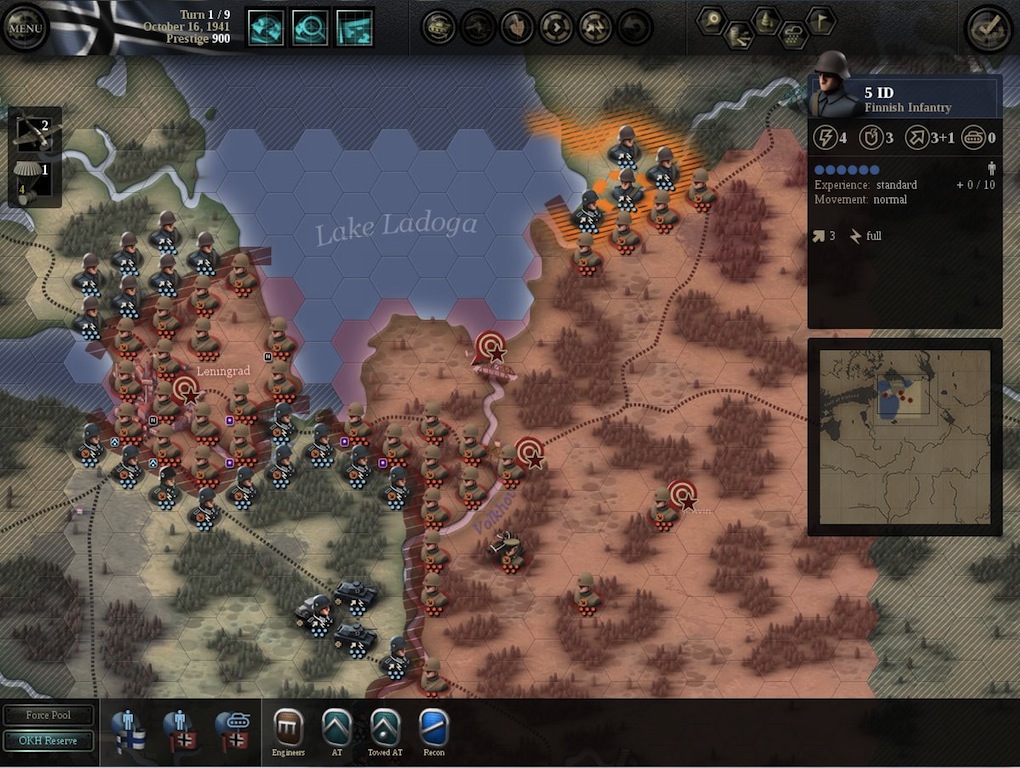Select the German tank pool icon

pyautogui.click(x=233, y=729)
